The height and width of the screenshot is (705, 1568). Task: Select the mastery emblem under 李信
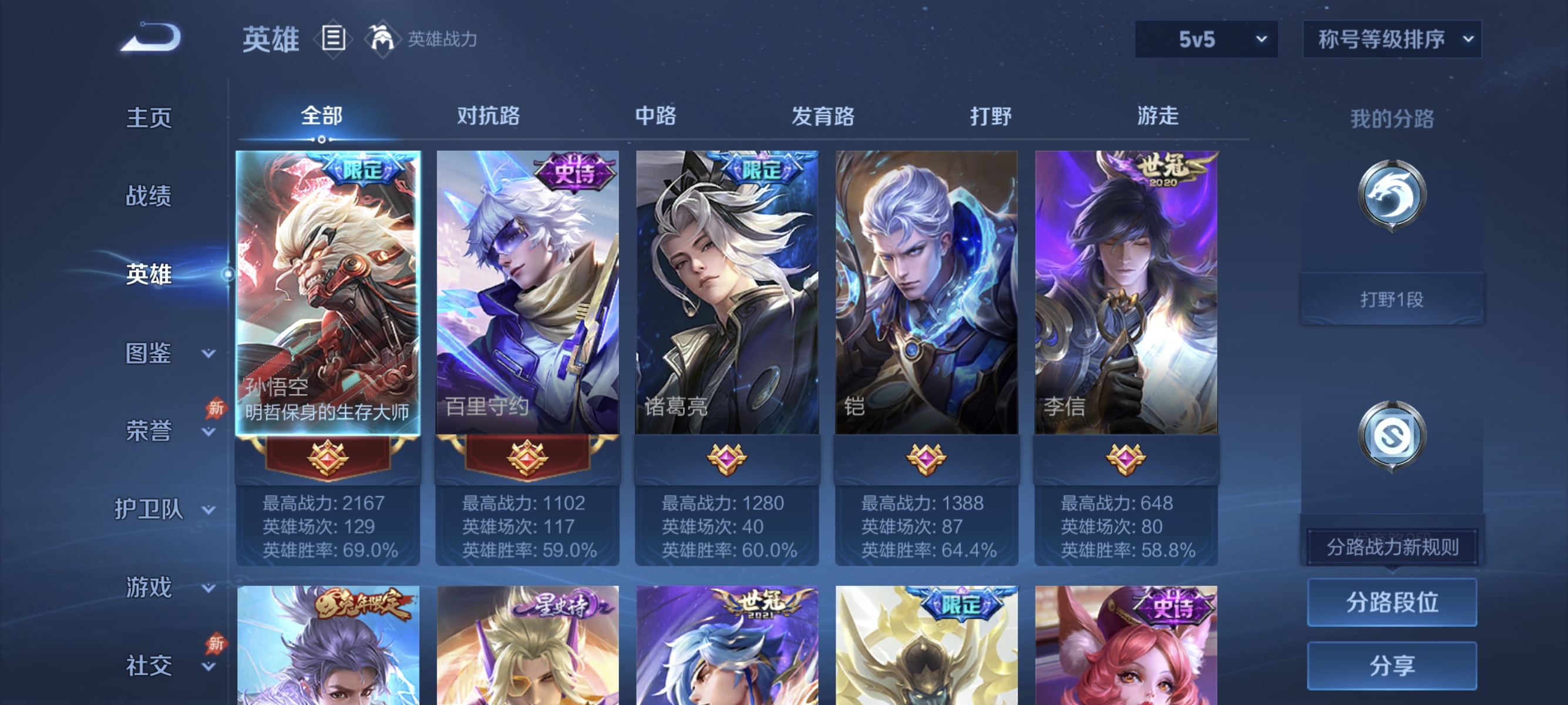(x=1125, y=461)
